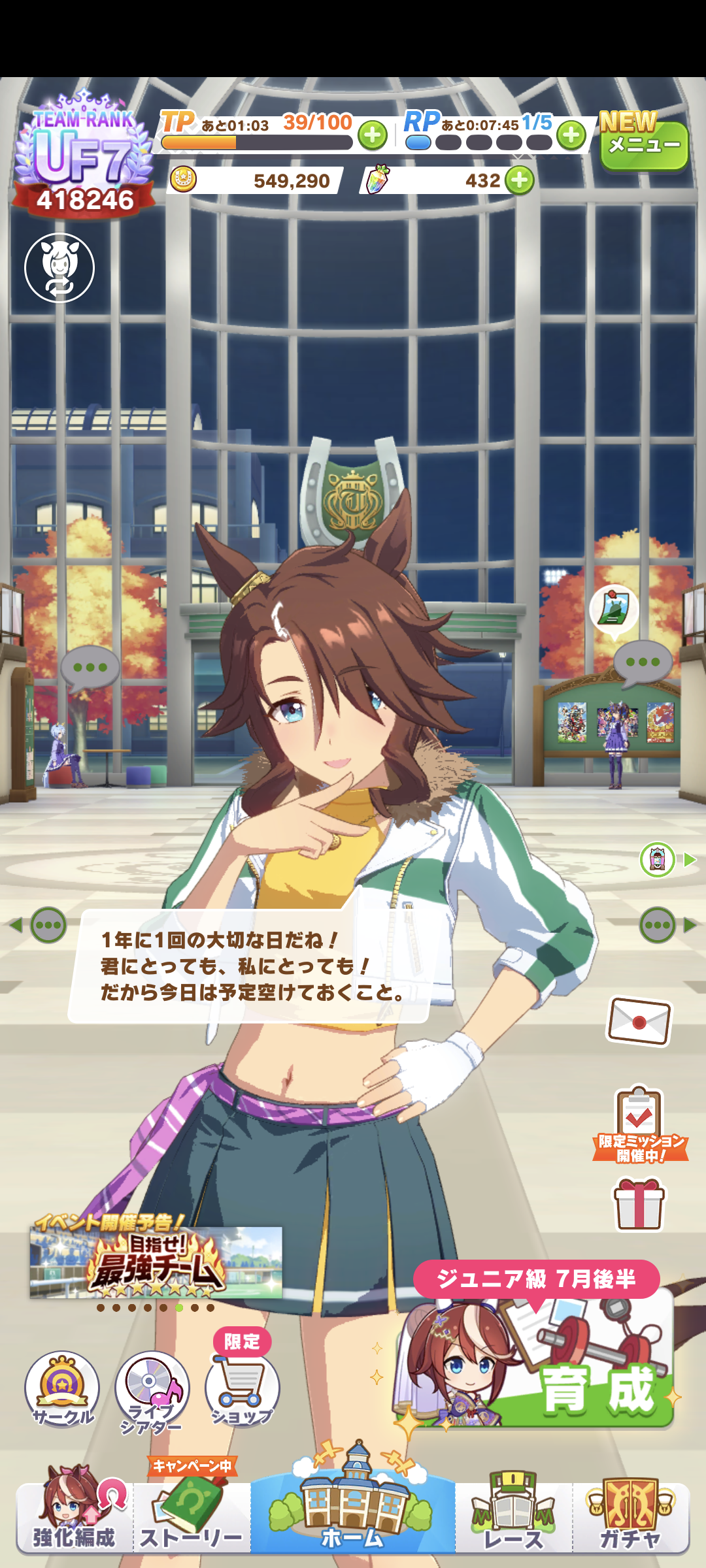Select the ホーム tab
The width and height of the screenshot is (706, 1568).
(353, 1509)
